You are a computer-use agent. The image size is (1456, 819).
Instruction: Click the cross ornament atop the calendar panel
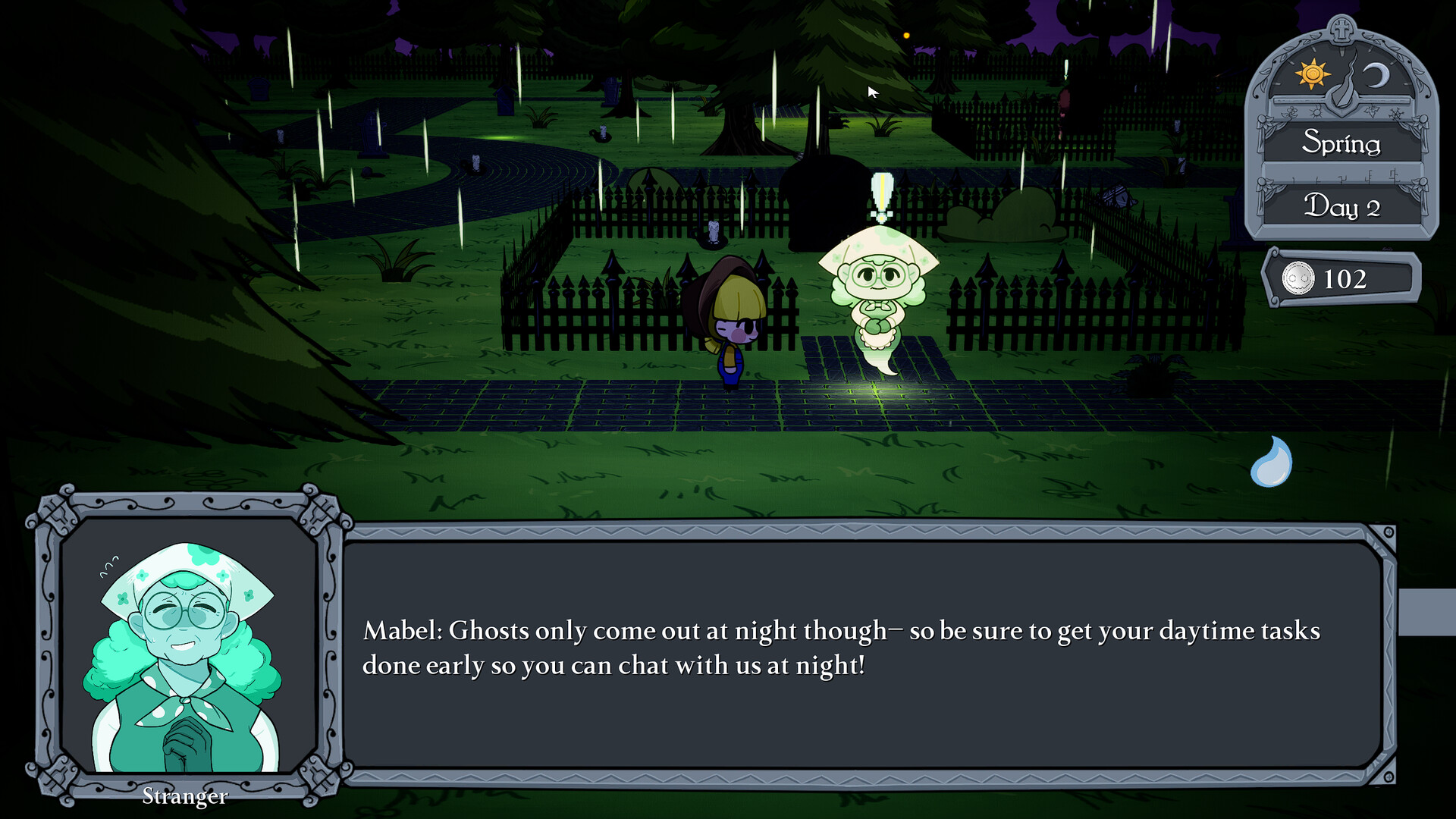pyautogui.click(x=1341, y=30)
